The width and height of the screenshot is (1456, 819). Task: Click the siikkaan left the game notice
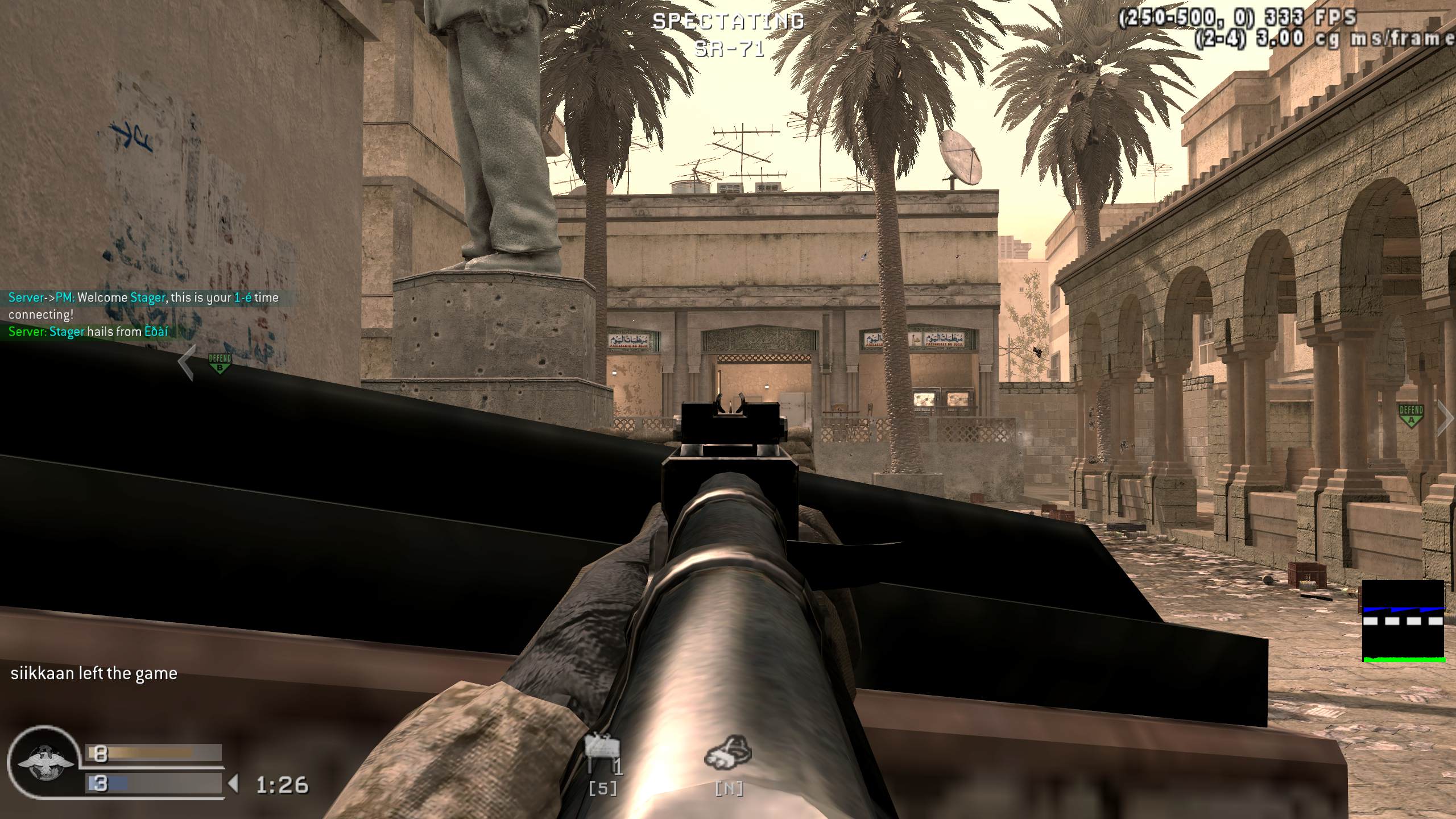point(93,673)
